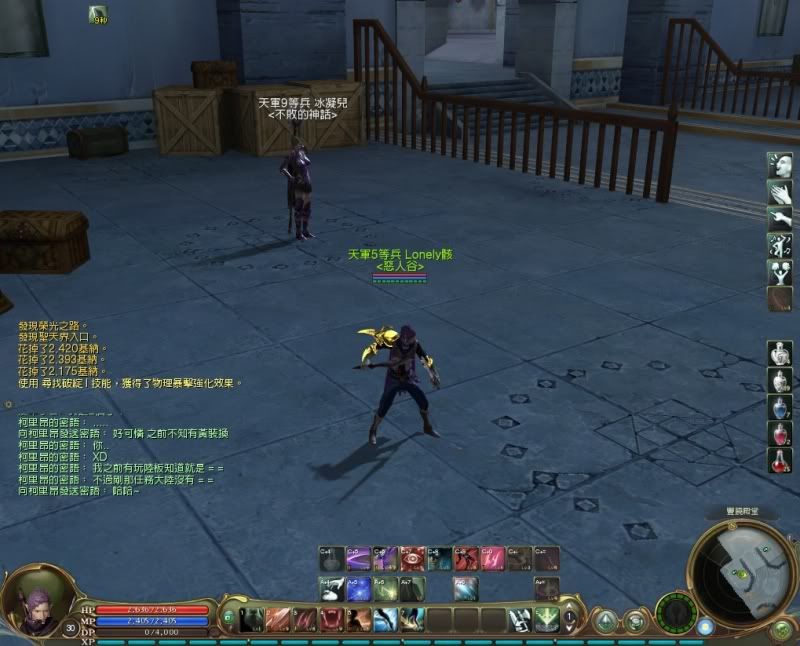The image size is (800, 646).
Task: Use the first red claw slash skill
Action: click(277, 620)
